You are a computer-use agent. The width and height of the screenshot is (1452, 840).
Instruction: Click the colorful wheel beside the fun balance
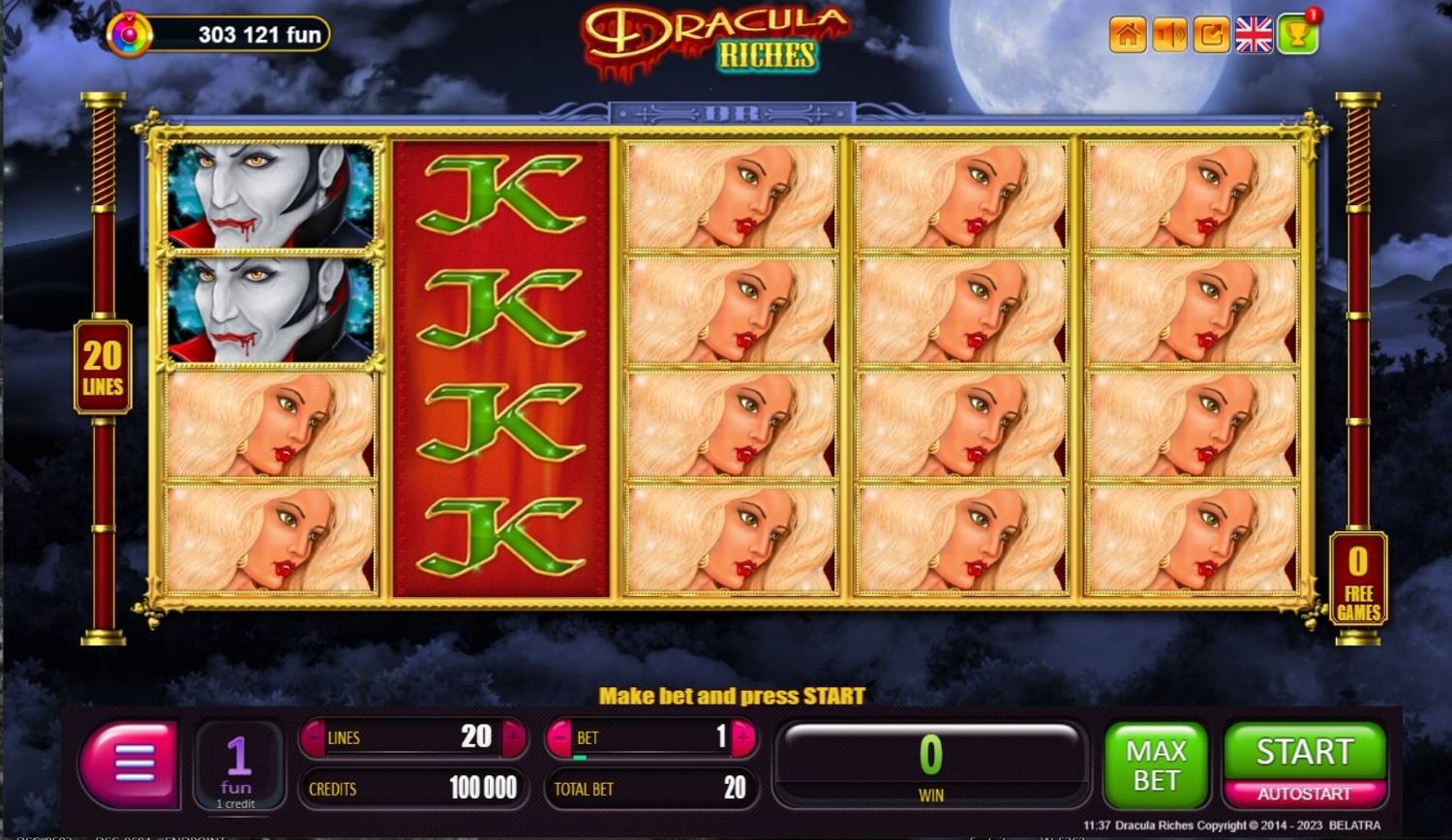tap(132, 30)
